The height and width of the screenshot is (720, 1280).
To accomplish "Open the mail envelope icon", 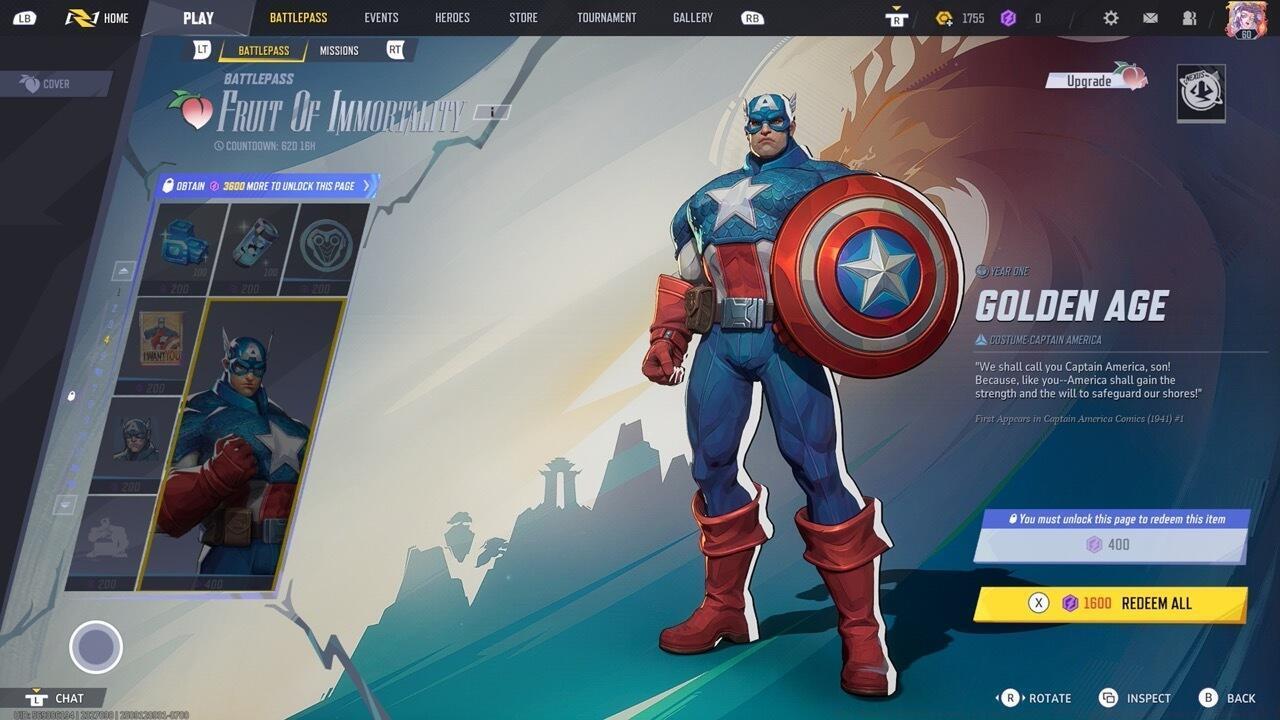I will tap(1149, 17).
